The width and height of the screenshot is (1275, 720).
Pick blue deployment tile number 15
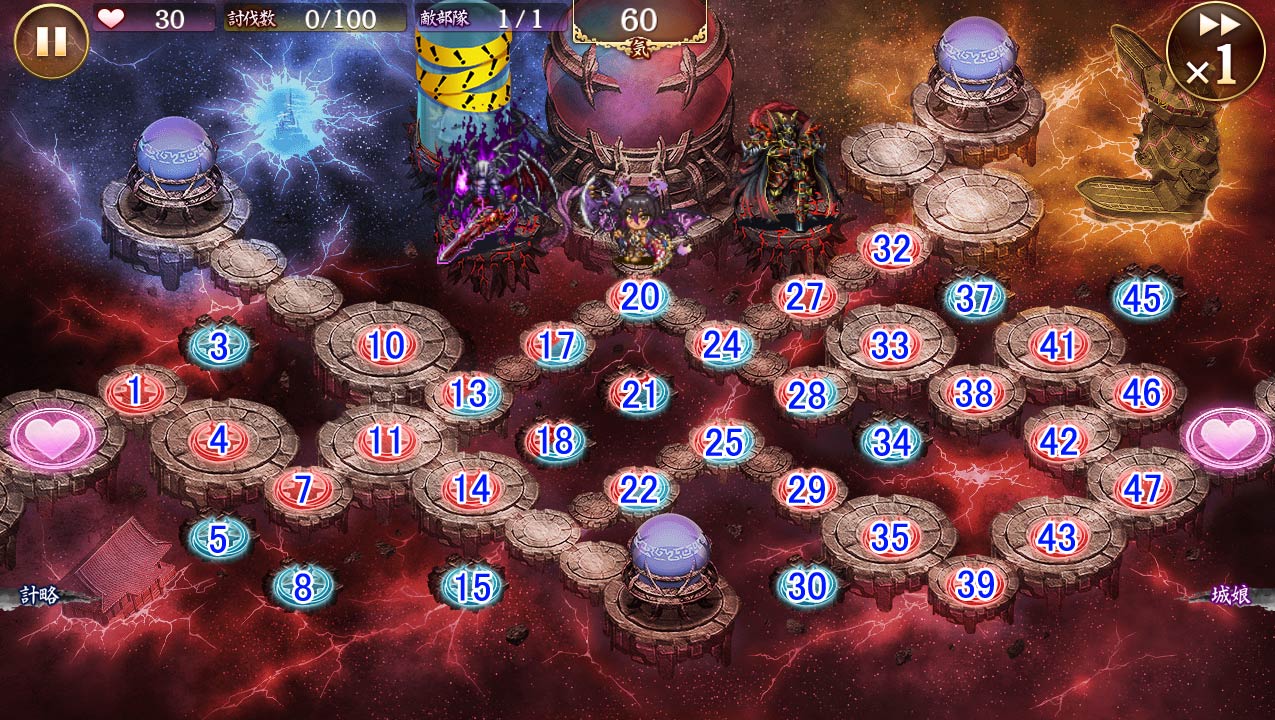coord(471,587)
